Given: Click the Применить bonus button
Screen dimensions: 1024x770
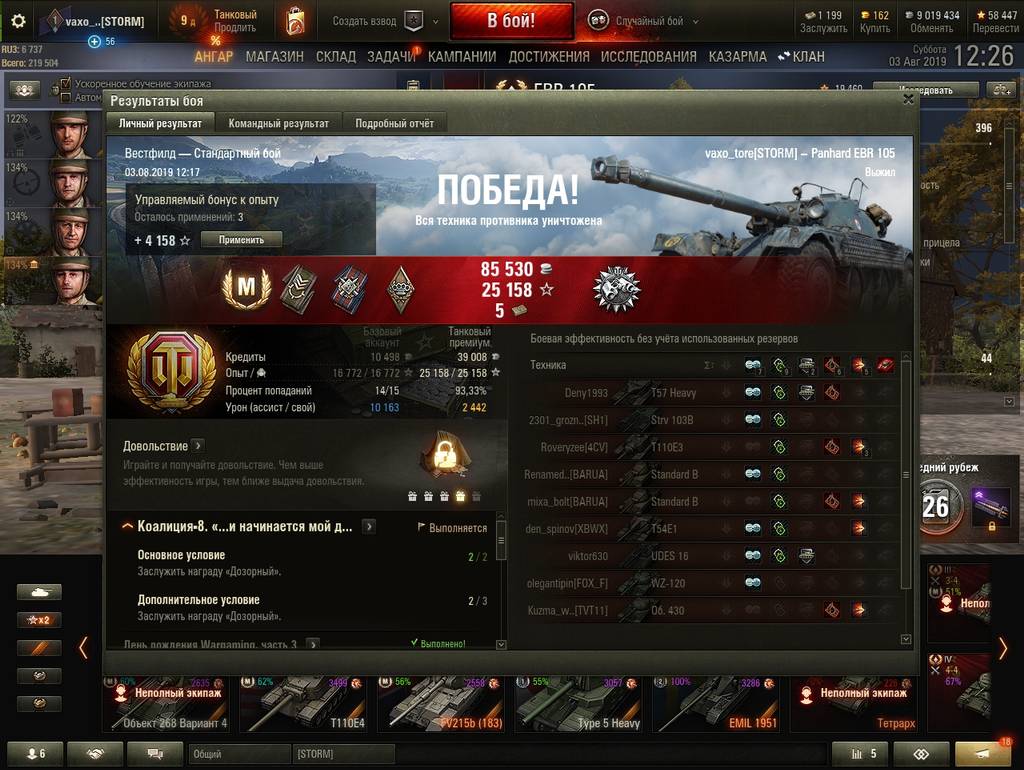Looking at the screenshot, I should [241, 240].
